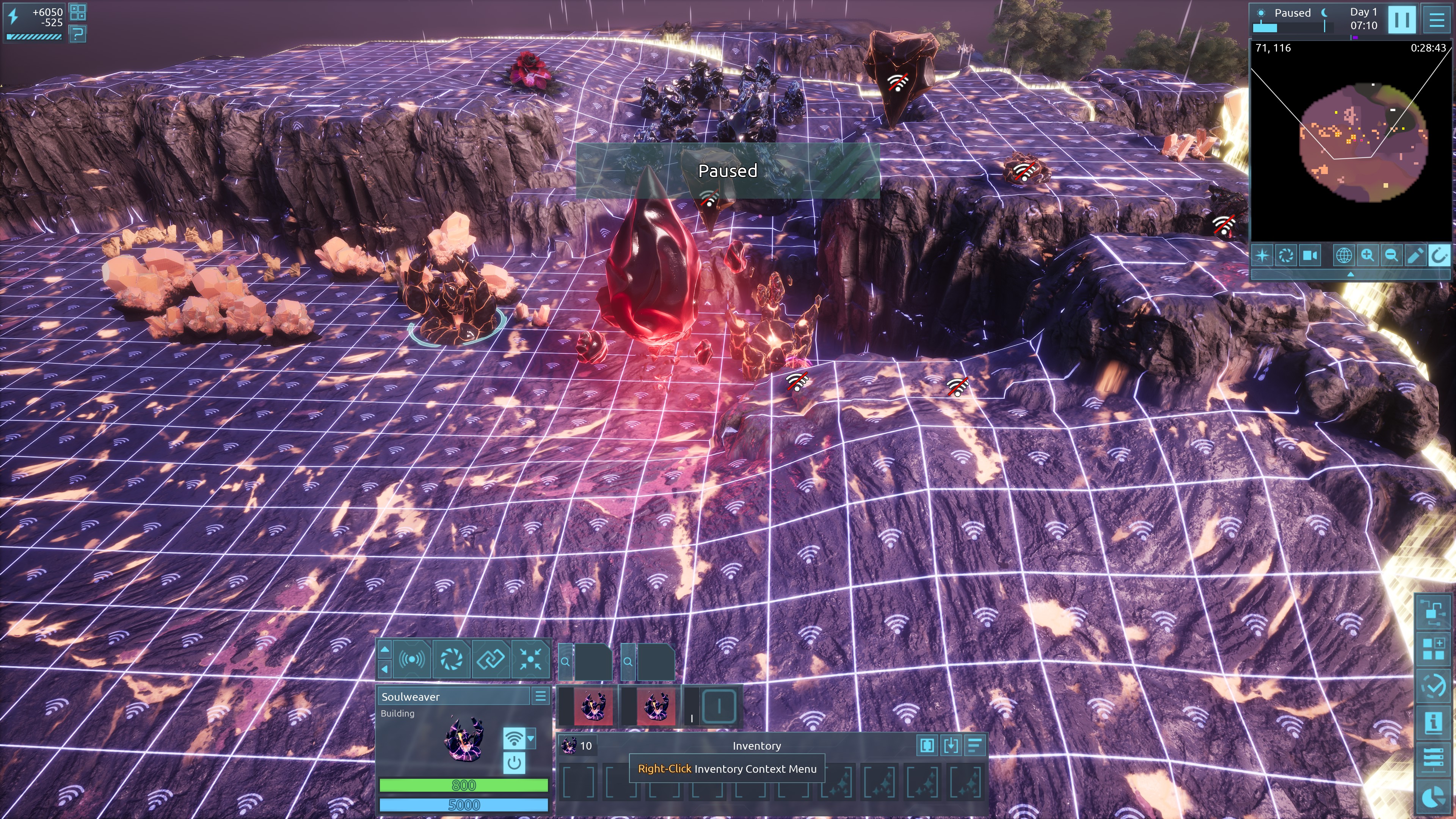The image size is (1456, 819).
Task: Select the pencil tool under the minimap
Action: (x=1415, y=256)
